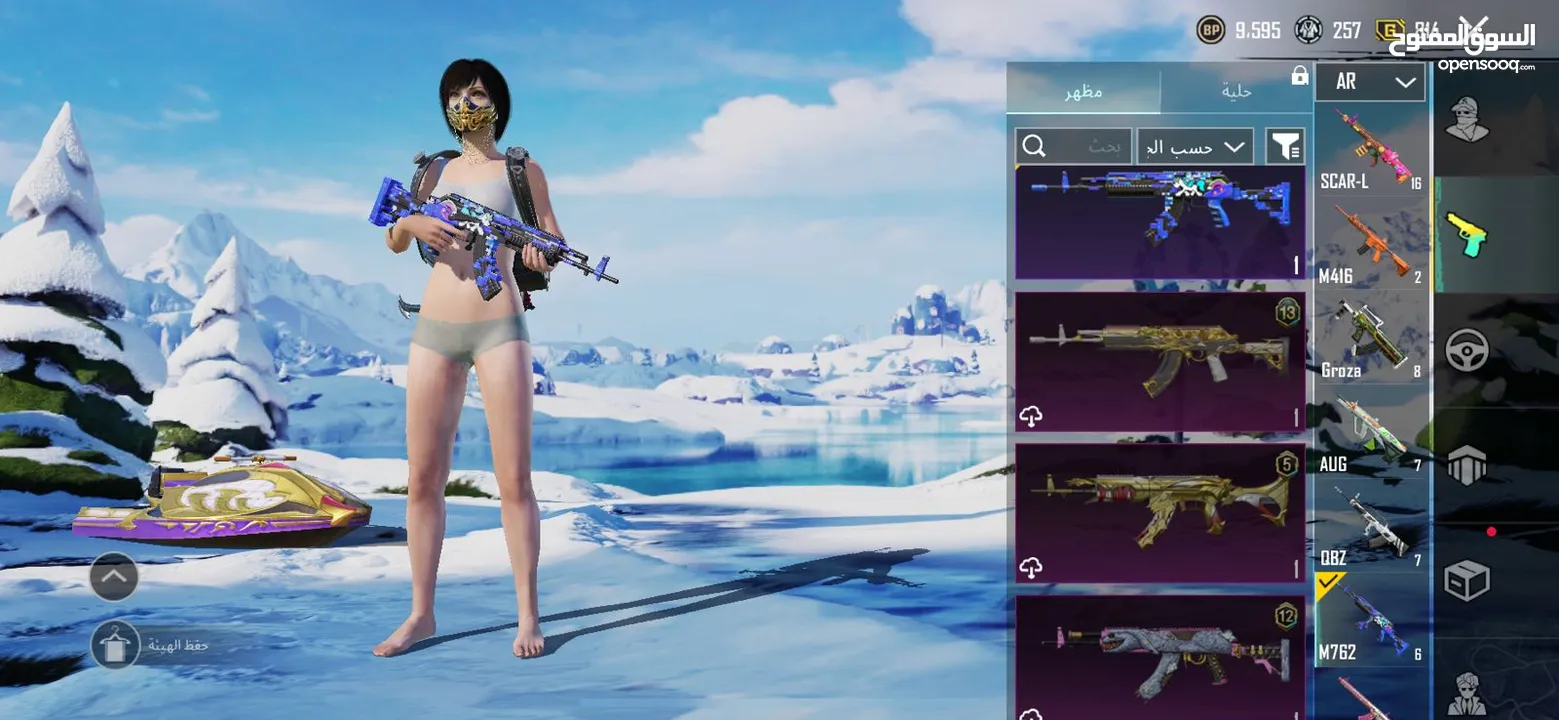Image resolution: width=1559 pixels, height=720 pixels.
Task: Select the checked M762 weapon entry
Action: point(1372,620)
